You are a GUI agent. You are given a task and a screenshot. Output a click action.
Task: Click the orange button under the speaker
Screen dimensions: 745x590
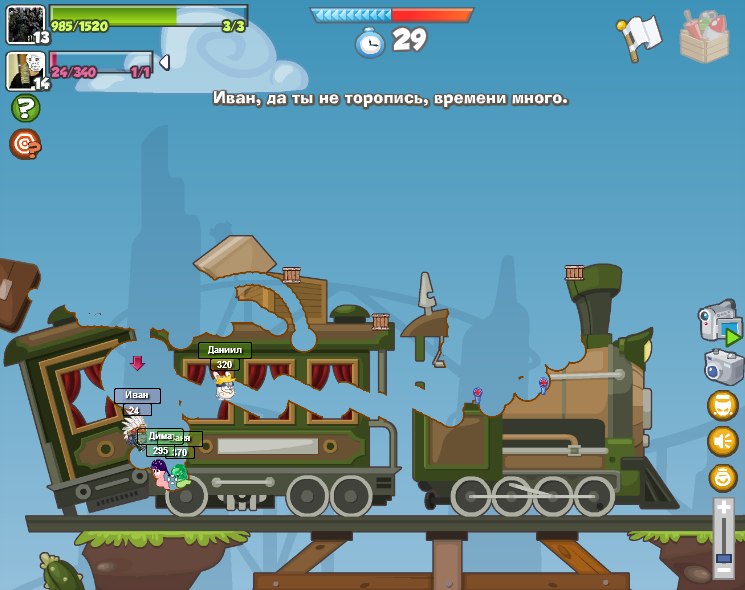[722, 477]
